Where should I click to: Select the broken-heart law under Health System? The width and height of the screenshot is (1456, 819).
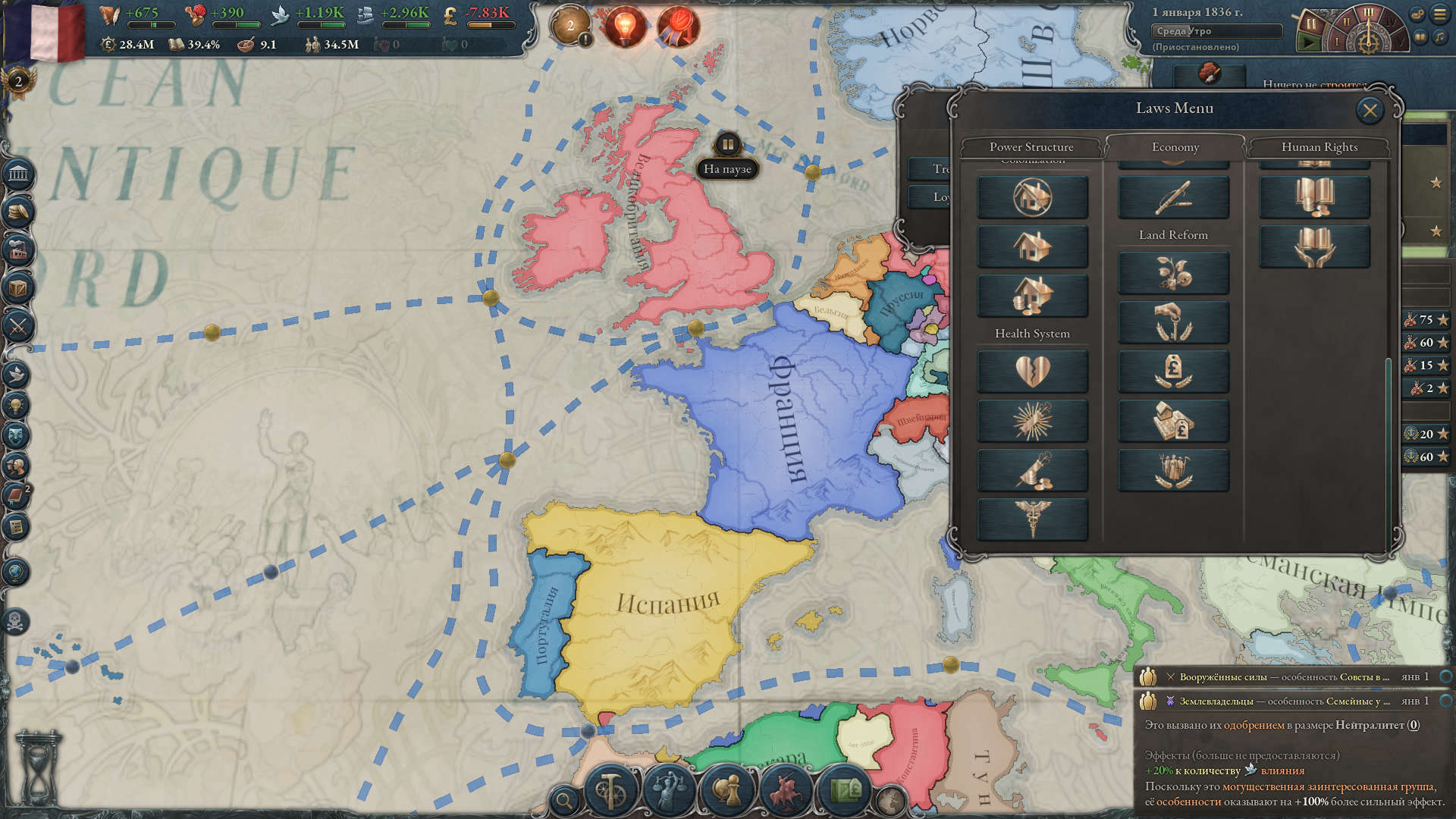click(1033, 371)
